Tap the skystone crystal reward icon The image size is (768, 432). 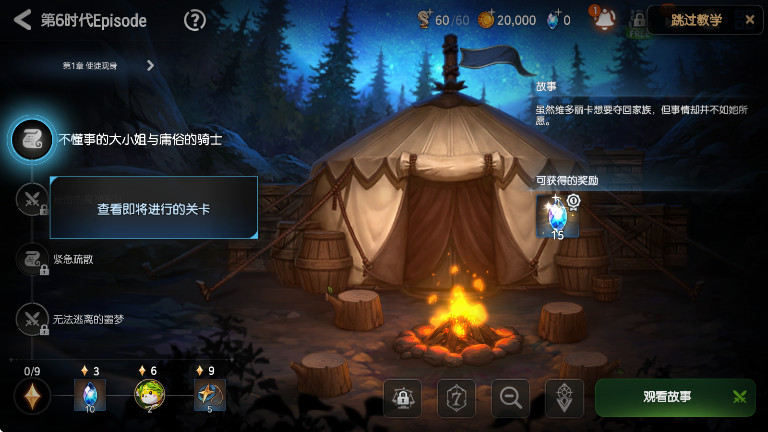coord(557,215)
